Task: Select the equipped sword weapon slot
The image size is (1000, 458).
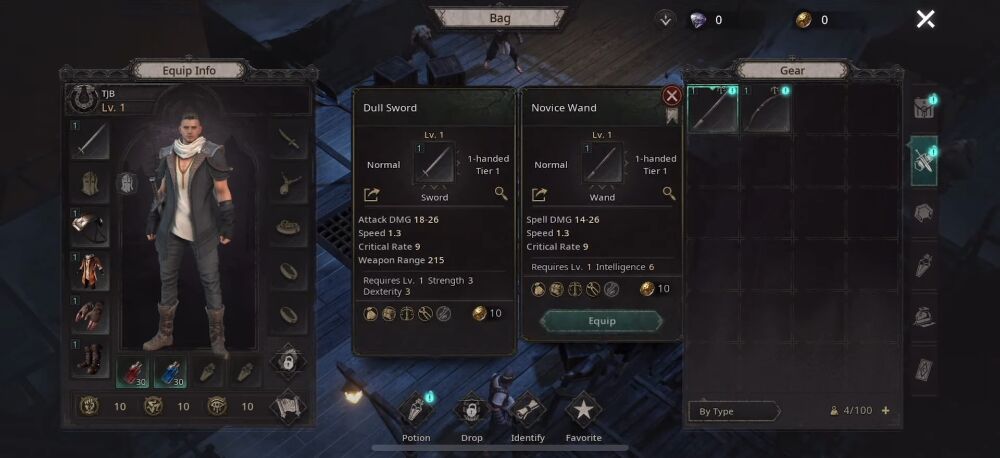Action: [90, 141]
